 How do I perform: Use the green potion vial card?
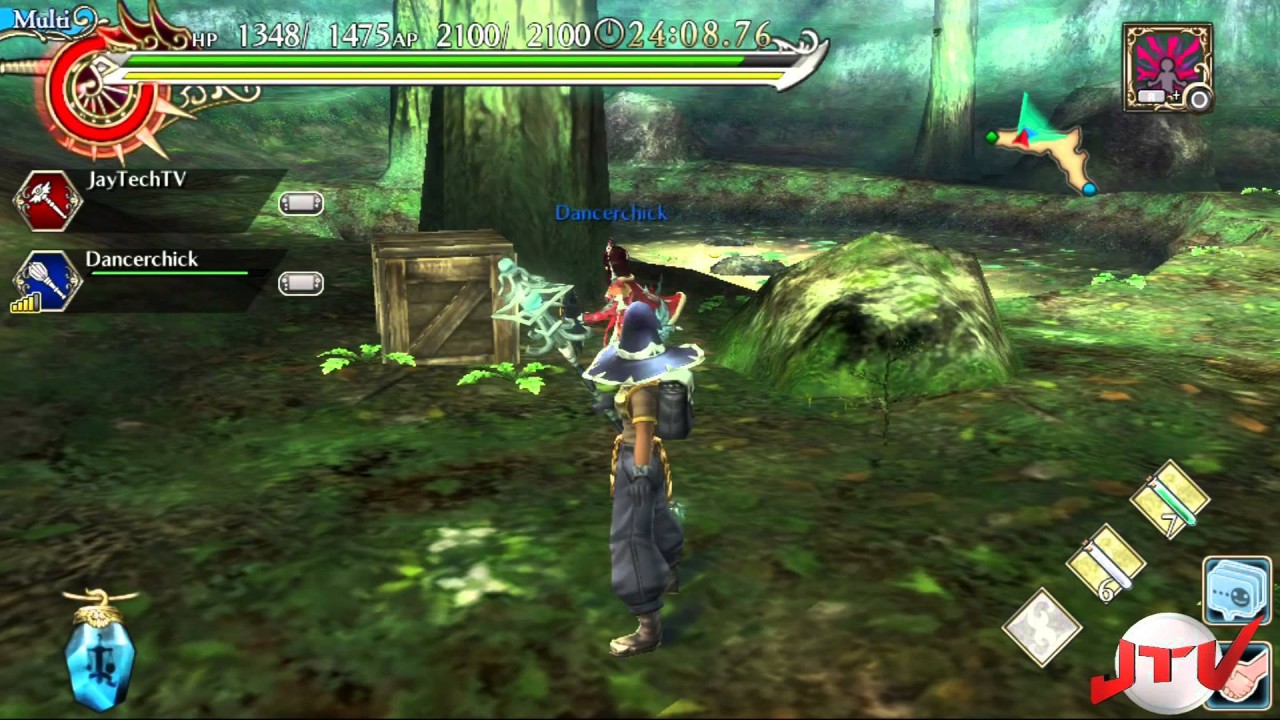1170,498
